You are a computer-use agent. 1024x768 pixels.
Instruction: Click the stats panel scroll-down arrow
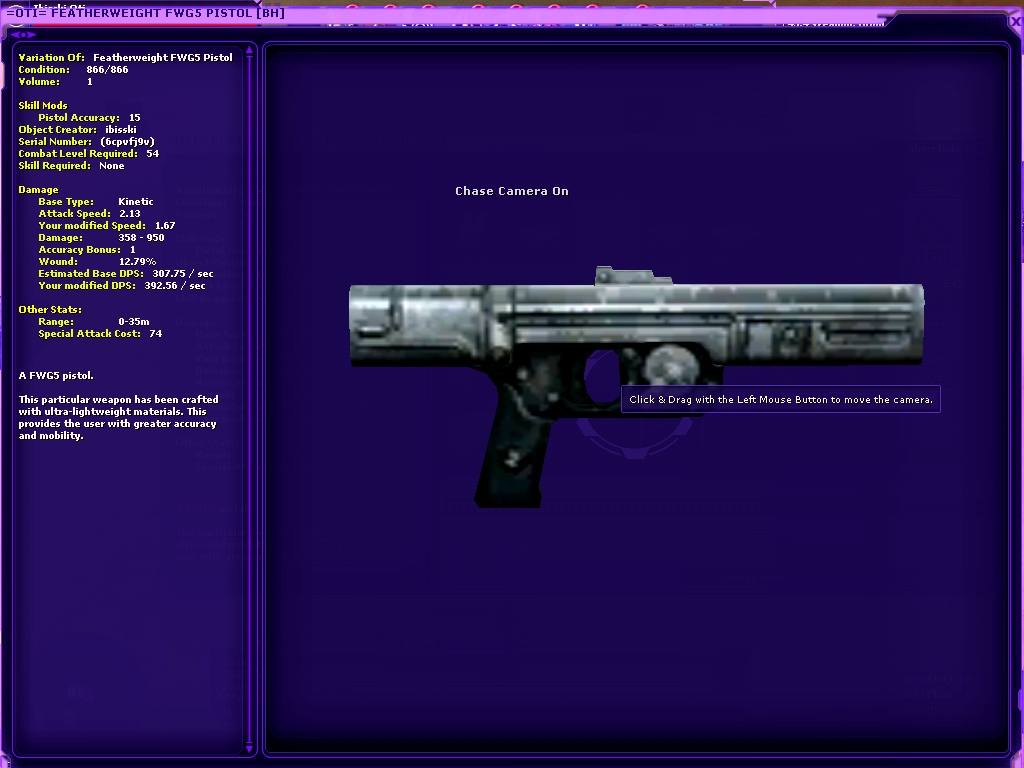click(x=250, y=747)
